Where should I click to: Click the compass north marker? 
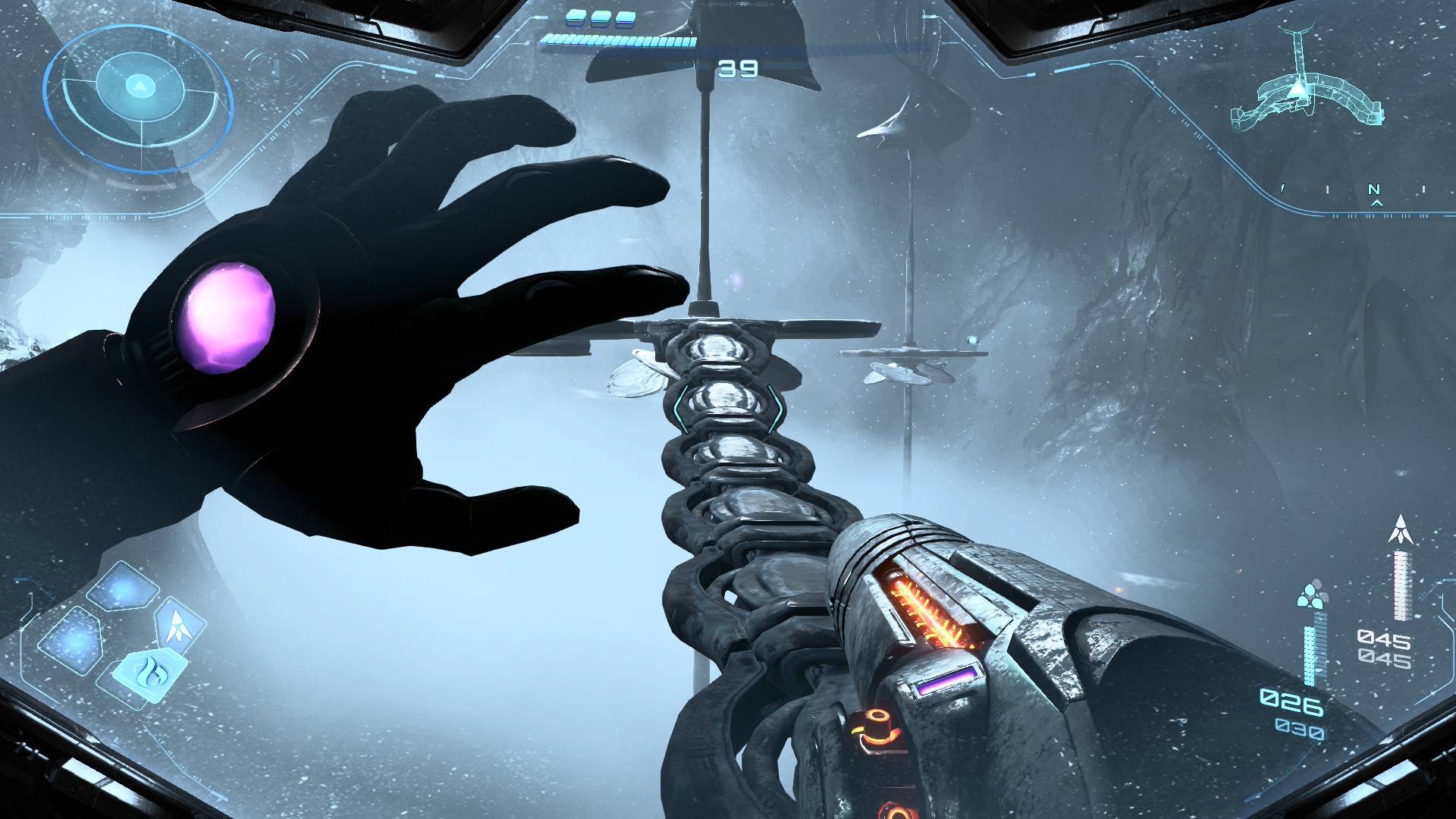coord(1373,190)
